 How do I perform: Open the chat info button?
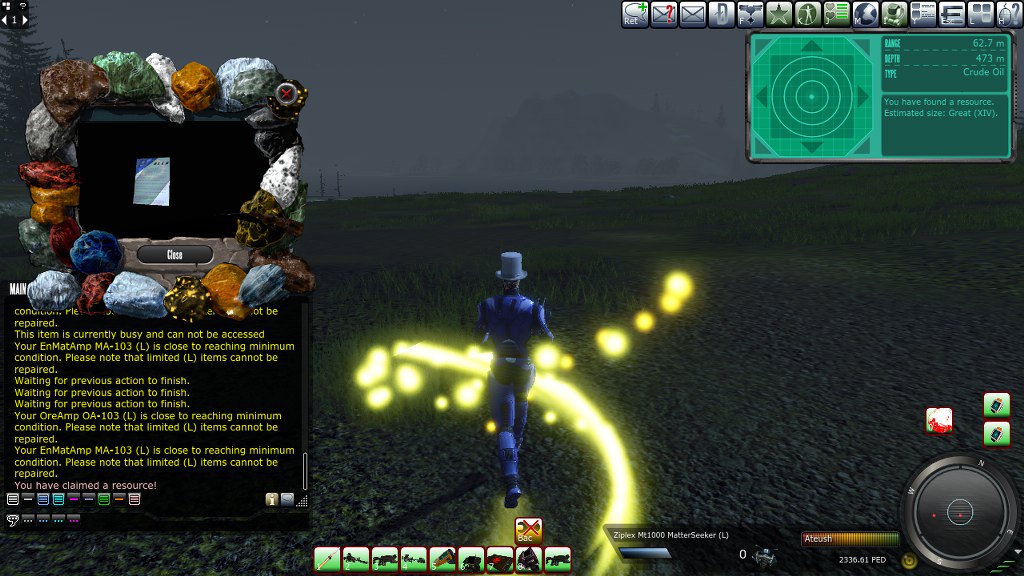271,499
